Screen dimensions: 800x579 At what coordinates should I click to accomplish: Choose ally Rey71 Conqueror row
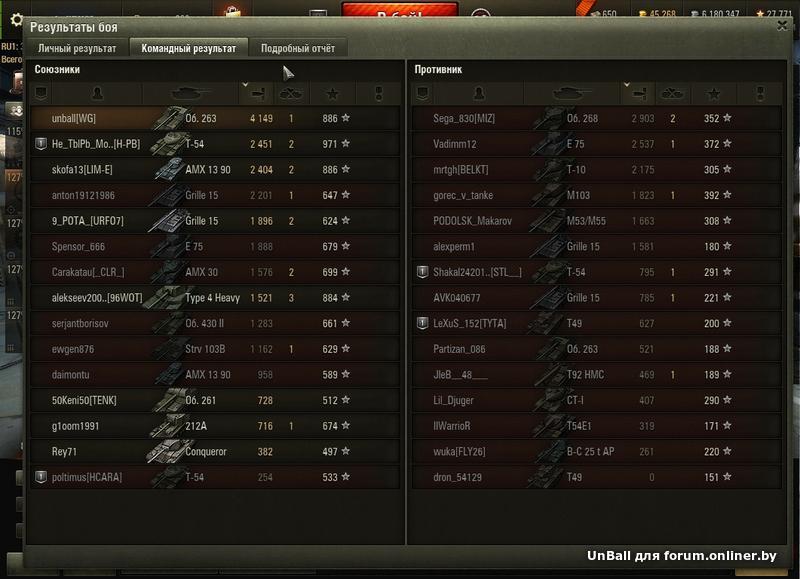[x=215, y=452]
